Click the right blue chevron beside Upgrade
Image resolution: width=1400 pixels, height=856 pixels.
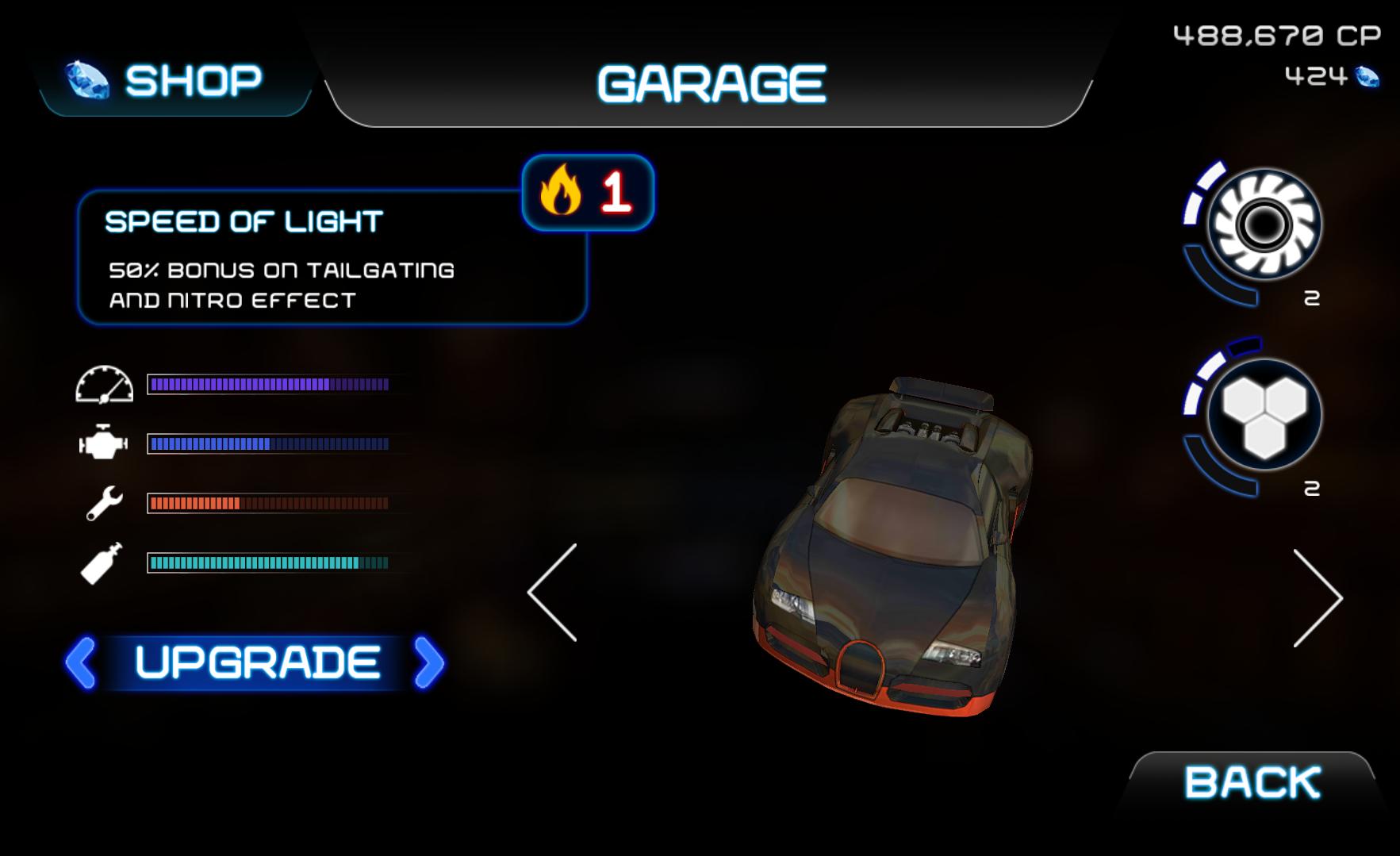click(x=429, y=662)
